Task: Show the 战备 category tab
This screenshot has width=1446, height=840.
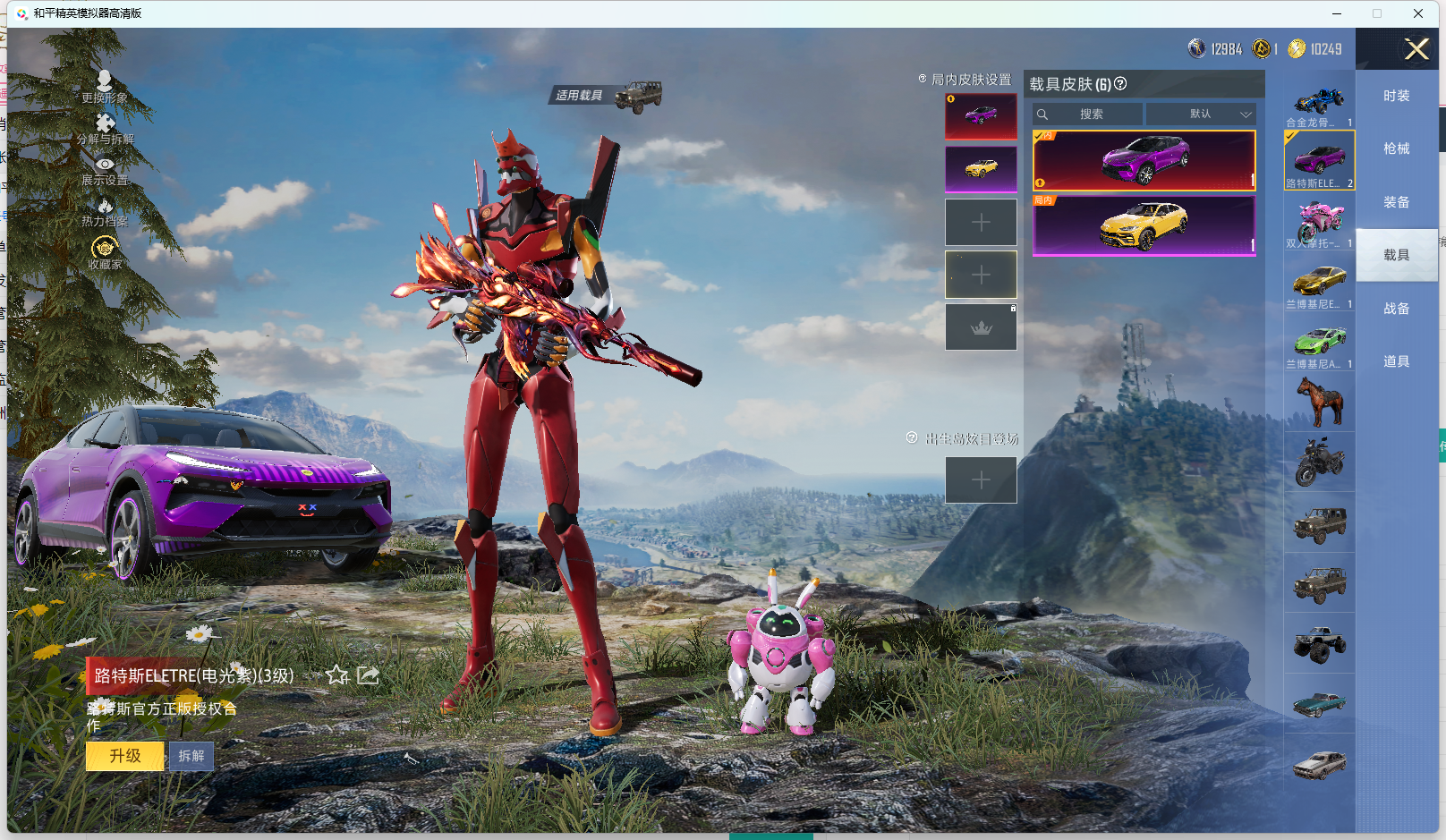Action: (x=1396, y=309)
